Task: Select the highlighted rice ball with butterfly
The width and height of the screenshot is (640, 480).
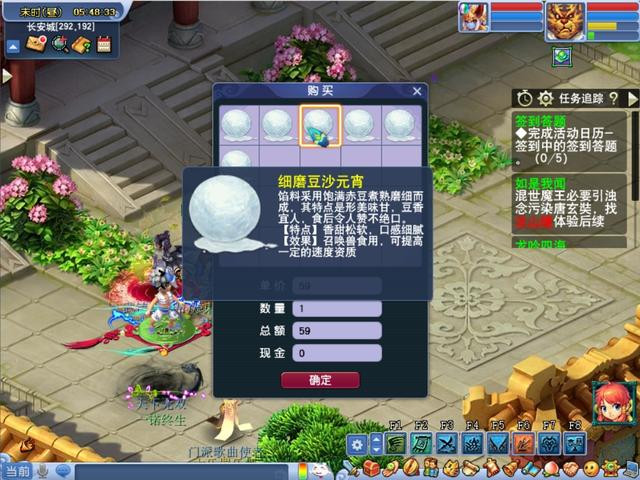Action: pyautogui.click(x=320, y=126)
